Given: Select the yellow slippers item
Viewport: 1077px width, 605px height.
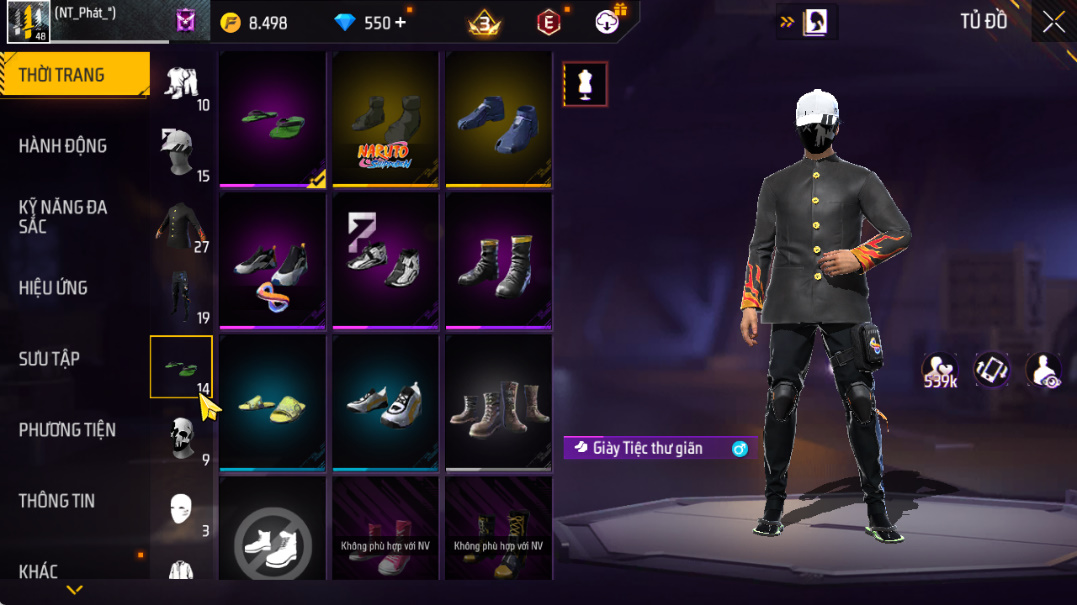Looking at the screenshot, I should [x=273, y=402].
